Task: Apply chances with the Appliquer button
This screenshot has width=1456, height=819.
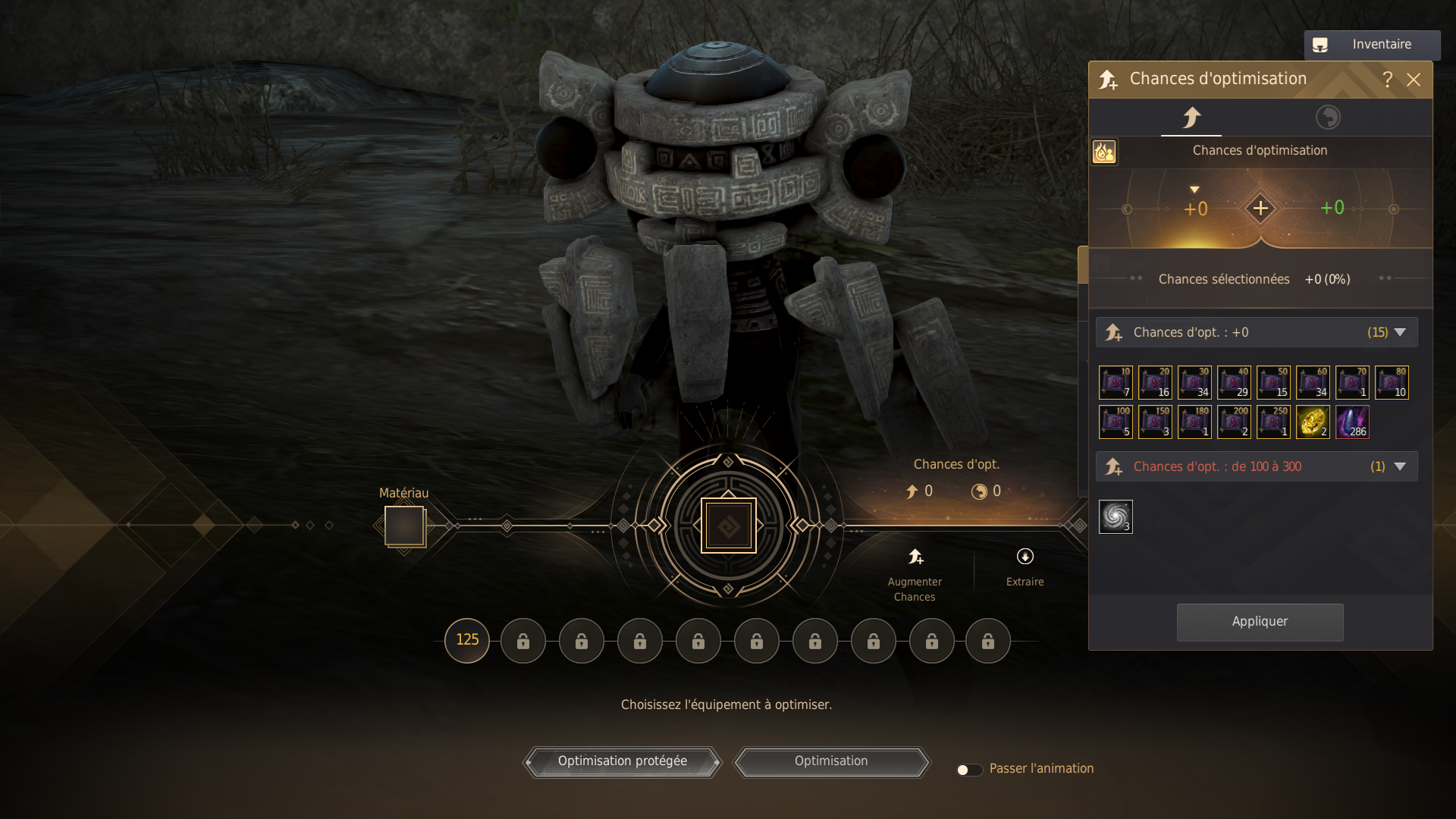Action: pos(1260,622)
